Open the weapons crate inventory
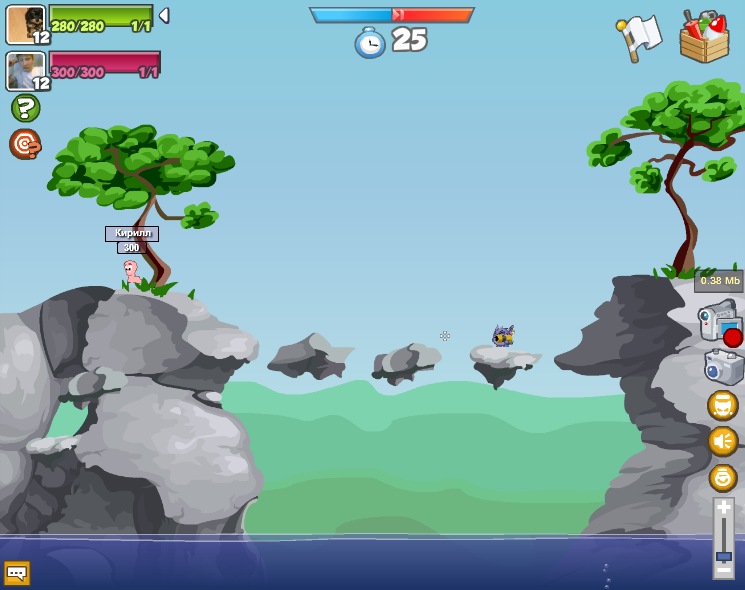 tap(704, 37)
